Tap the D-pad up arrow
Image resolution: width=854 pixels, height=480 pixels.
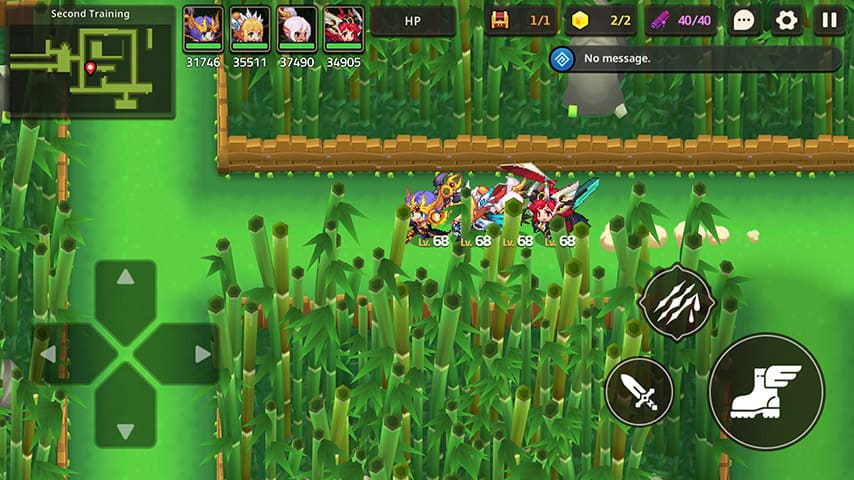125,277
